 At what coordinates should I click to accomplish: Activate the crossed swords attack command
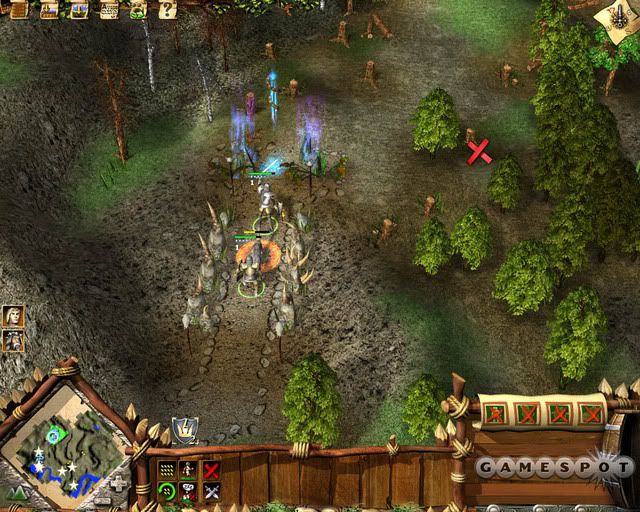[x=211, y=491]
